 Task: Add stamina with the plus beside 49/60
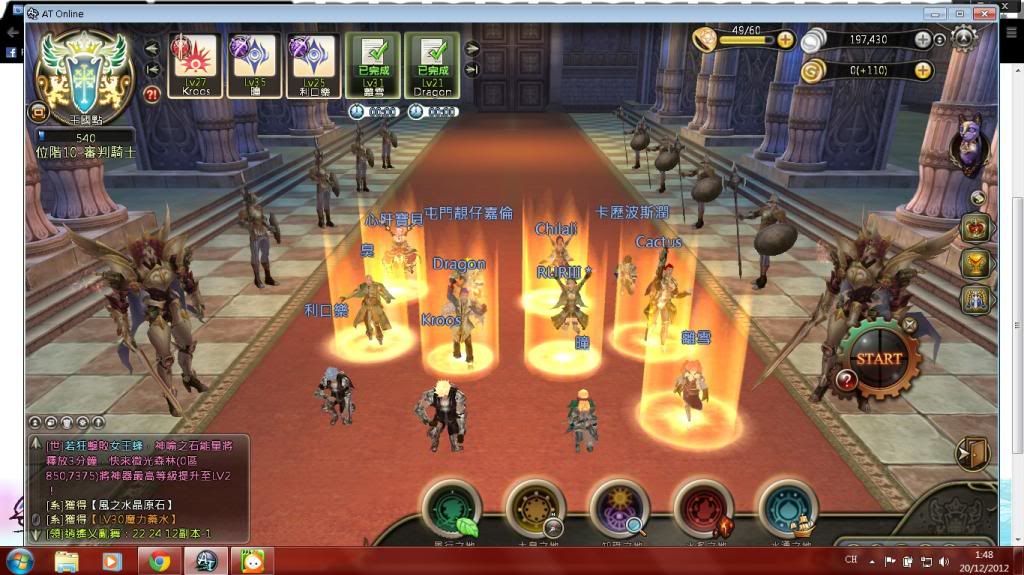(785, 40)
